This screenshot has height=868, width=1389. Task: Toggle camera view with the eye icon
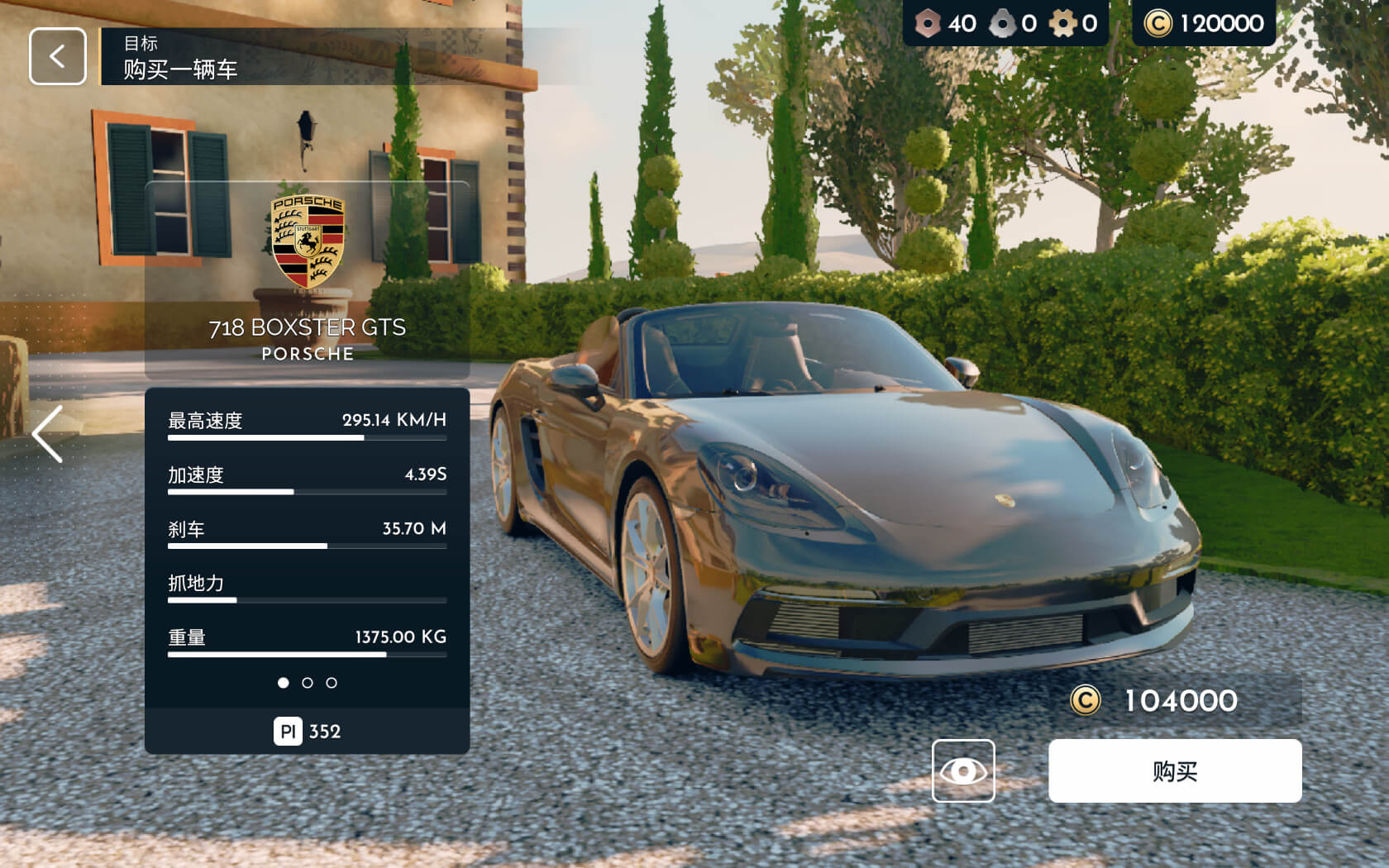tap(963, 770)
